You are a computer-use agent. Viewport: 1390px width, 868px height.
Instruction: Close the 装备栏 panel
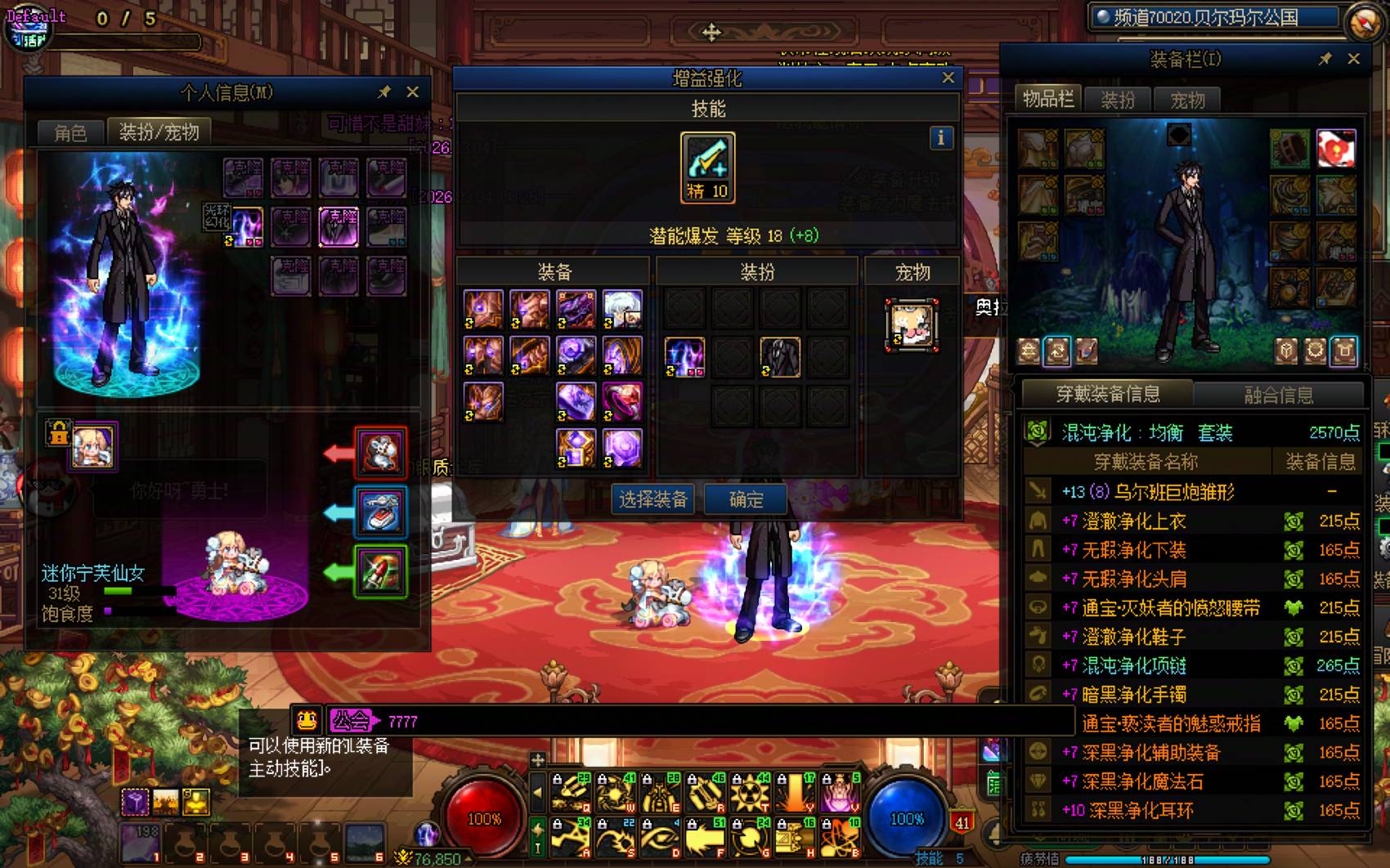tap(1353, 59)
